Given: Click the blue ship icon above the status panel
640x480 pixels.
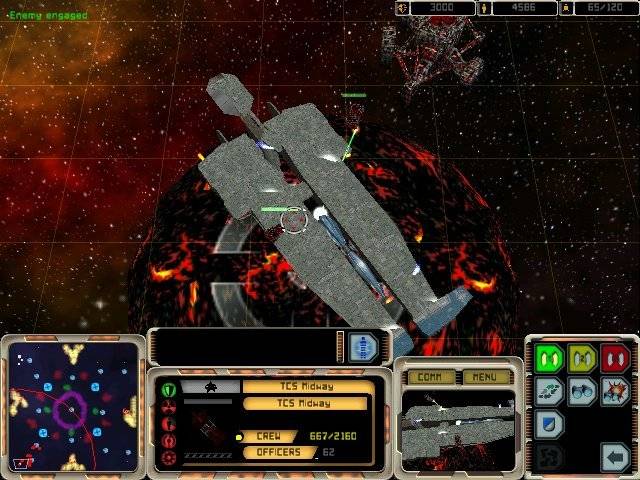Looking at the screenshot, I should [x=364, y=347].
